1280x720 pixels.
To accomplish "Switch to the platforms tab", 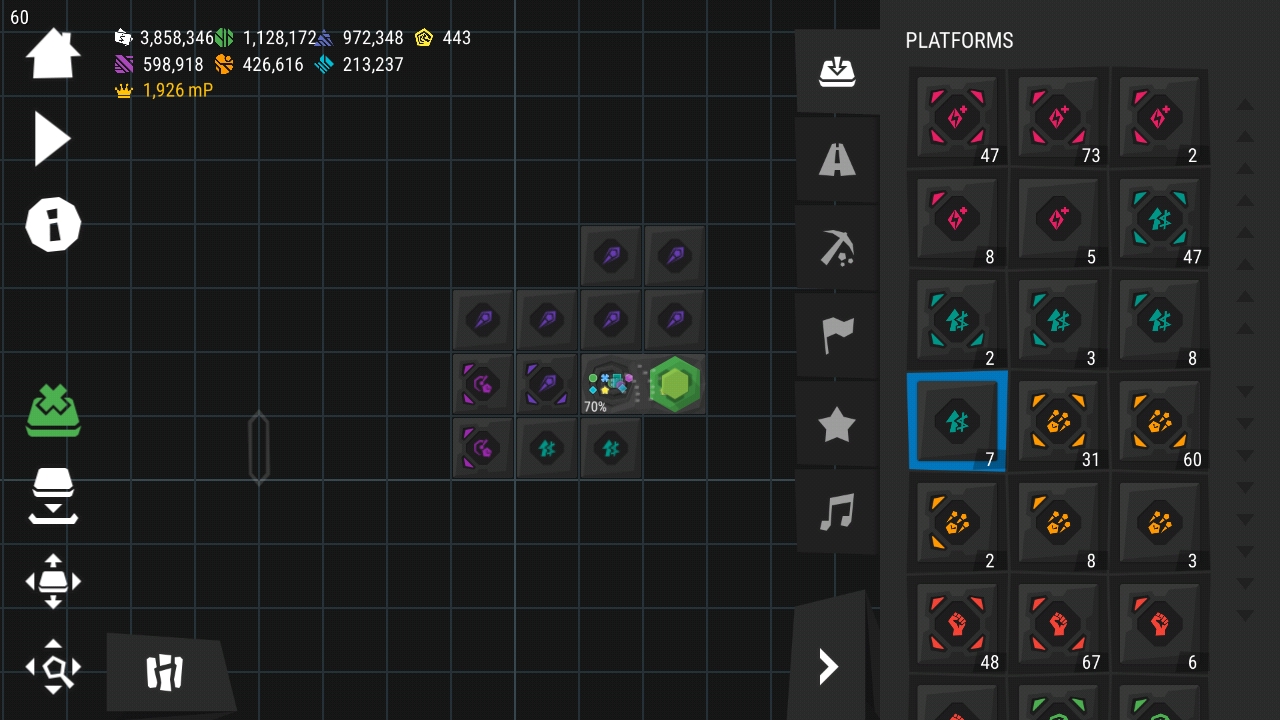I will [837, 72].
